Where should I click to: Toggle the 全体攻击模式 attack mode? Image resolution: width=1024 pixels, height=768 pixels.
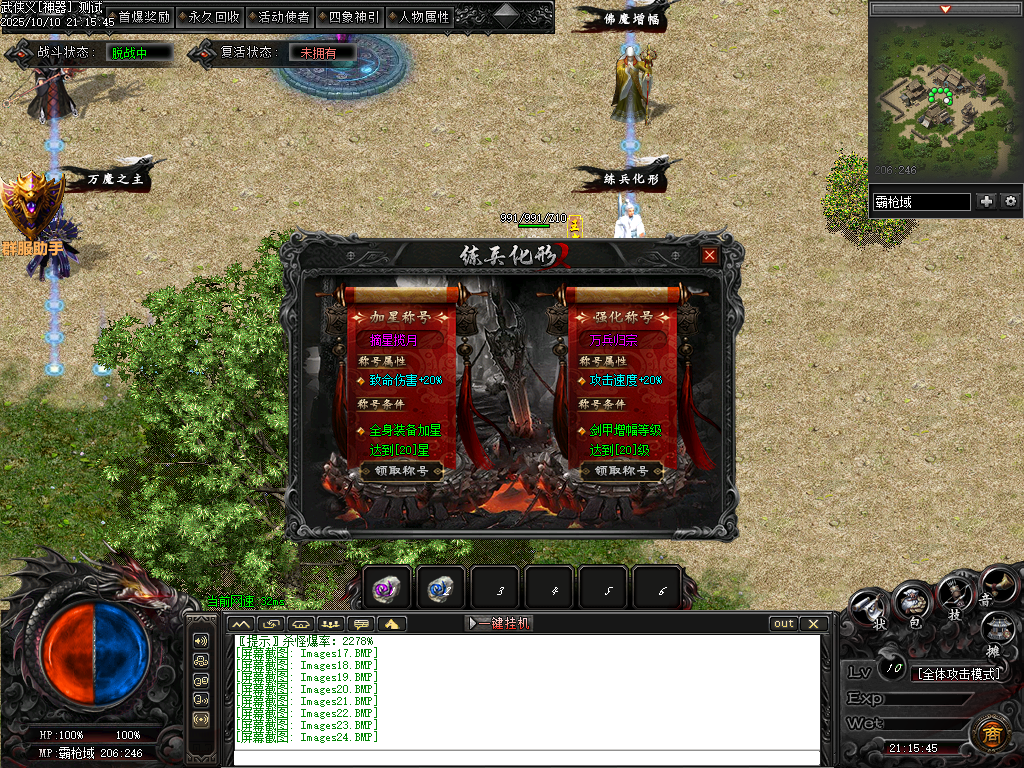(x=958, y=674)
